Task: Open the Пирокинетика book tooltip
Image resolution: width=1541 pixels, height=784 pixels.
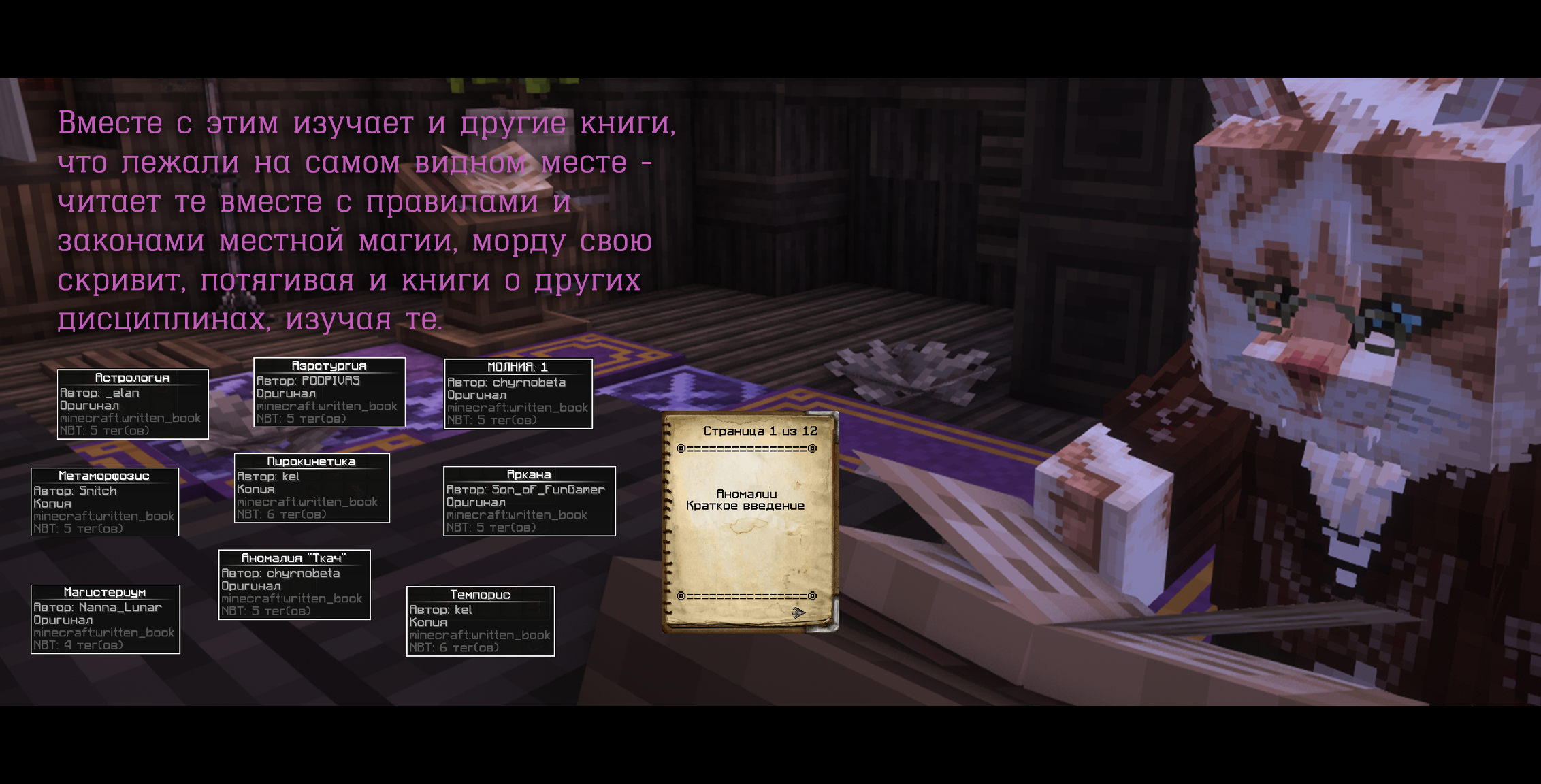Action: point(312,488)
